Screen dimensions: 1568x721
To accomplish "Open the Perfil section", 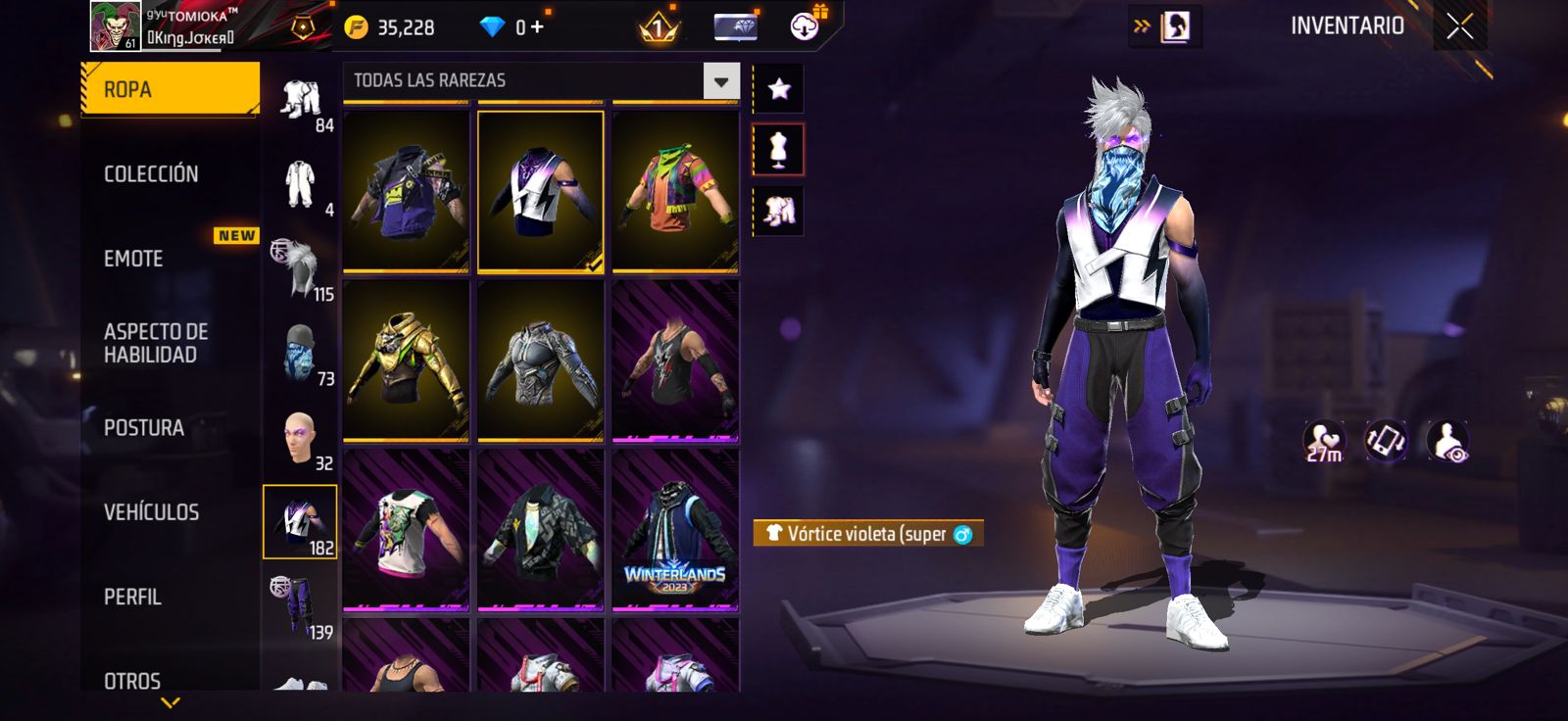I will 132,597.
